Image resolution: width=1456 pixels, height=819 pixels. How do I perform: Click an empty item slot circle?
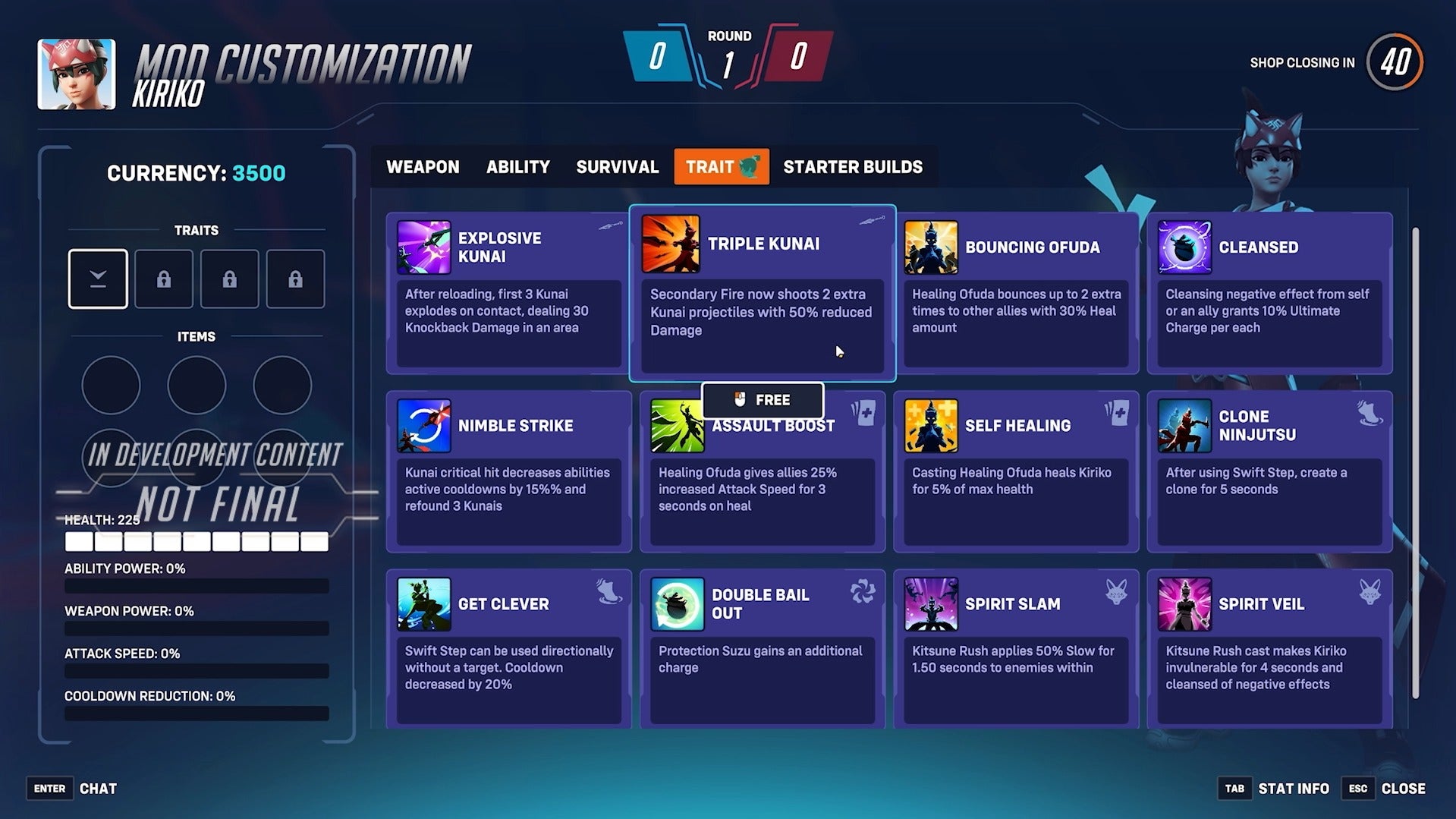pyautogui.click(x=111, y=385)
